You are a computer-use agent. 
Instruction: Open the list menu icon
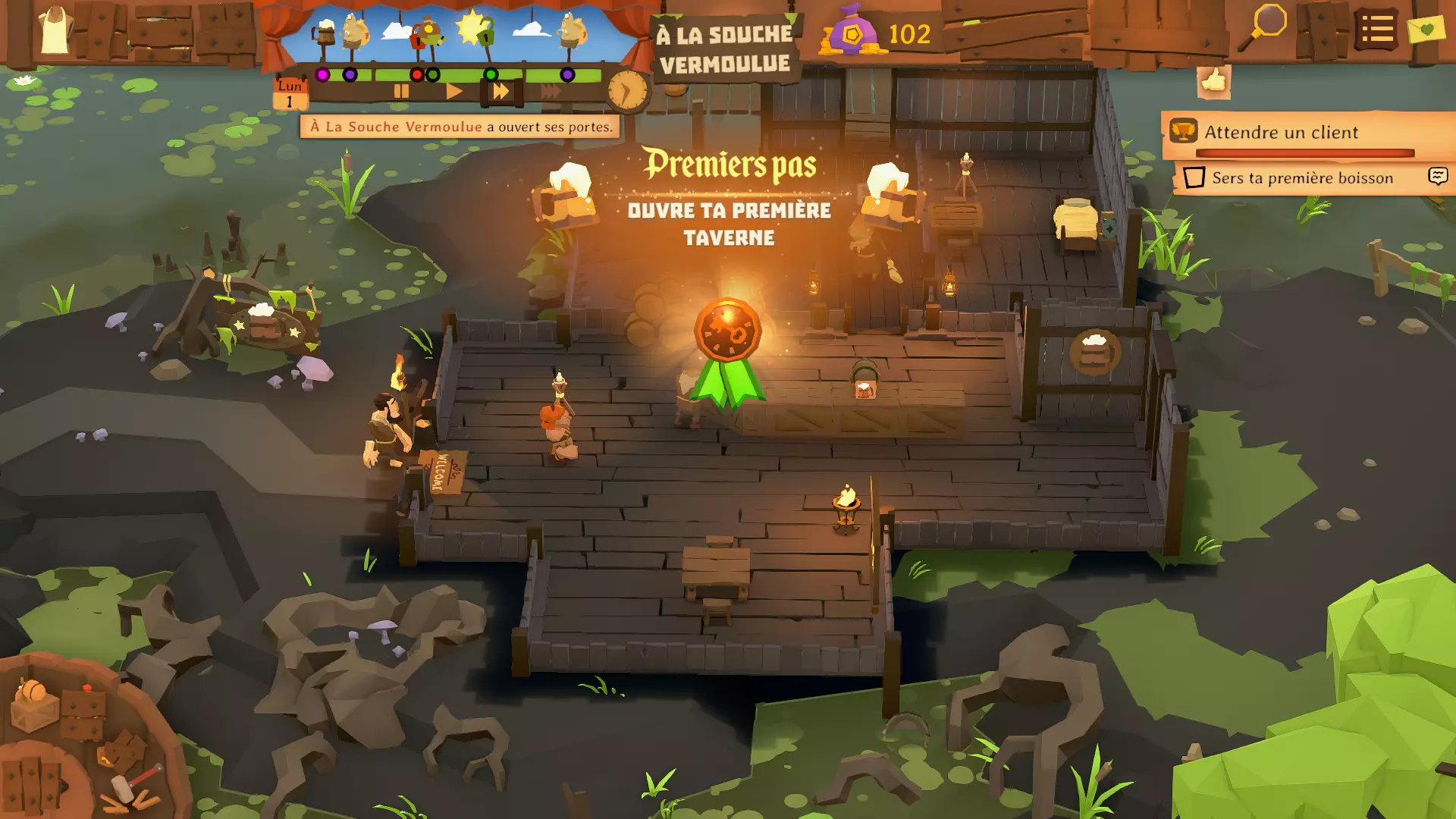(1376, 30)
